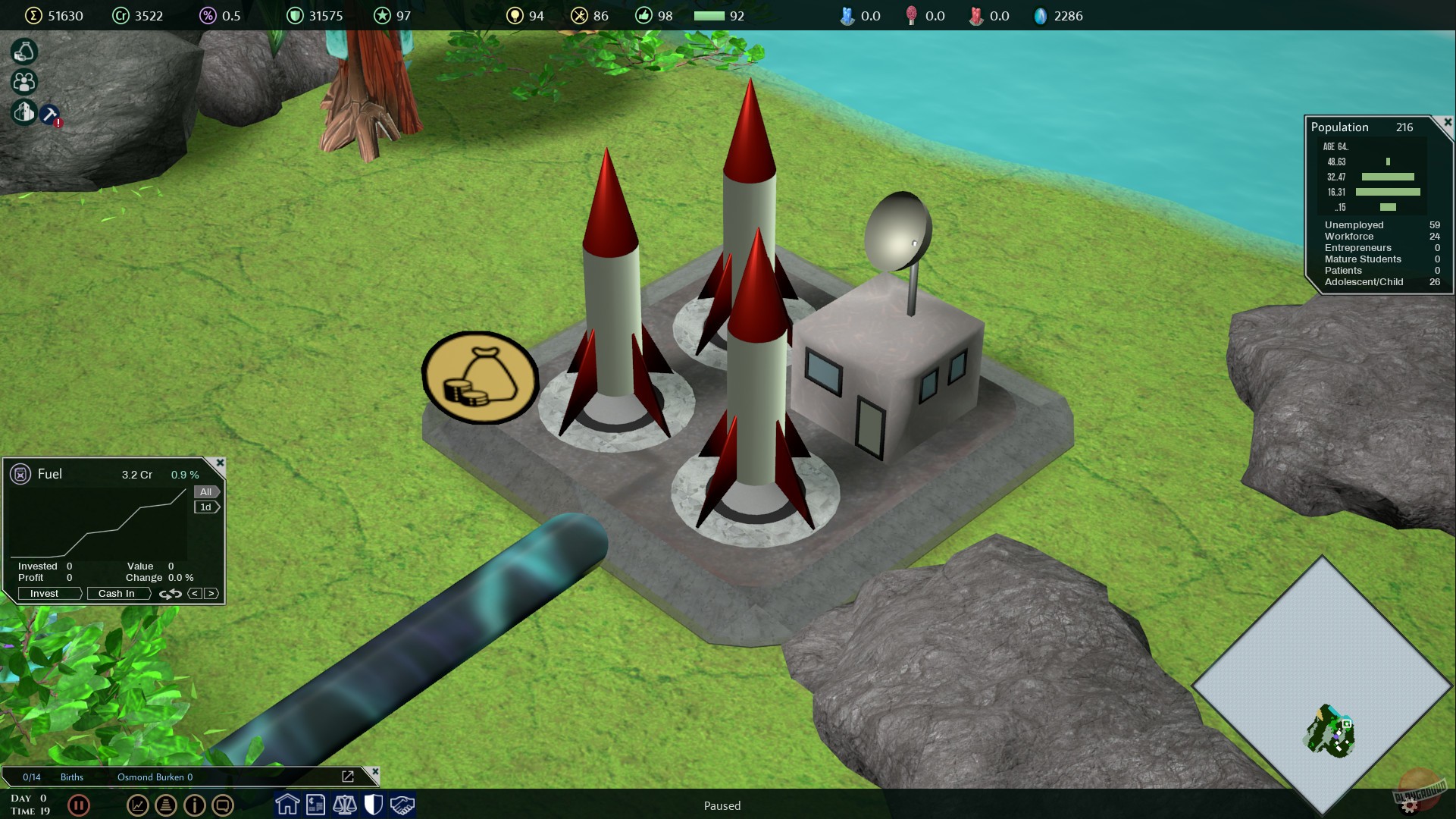
Task: Open the buildings panel via the building icon
Action: pos(23,112)
